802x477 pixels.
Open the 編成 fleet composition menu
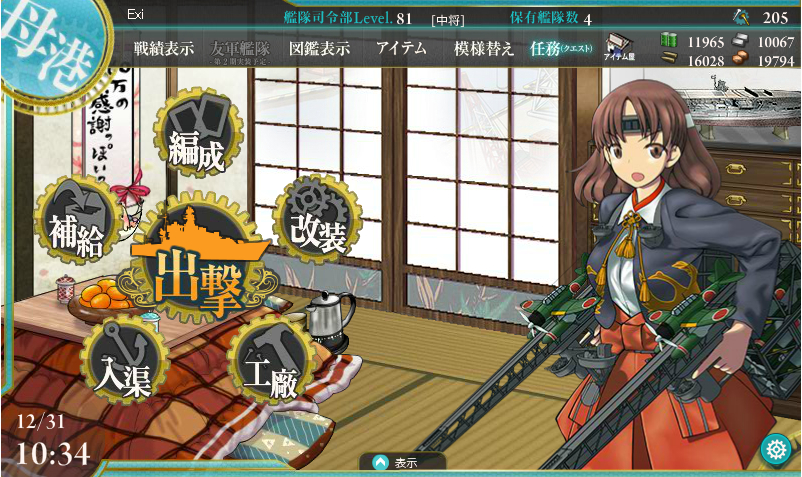(x=197, y=133)
